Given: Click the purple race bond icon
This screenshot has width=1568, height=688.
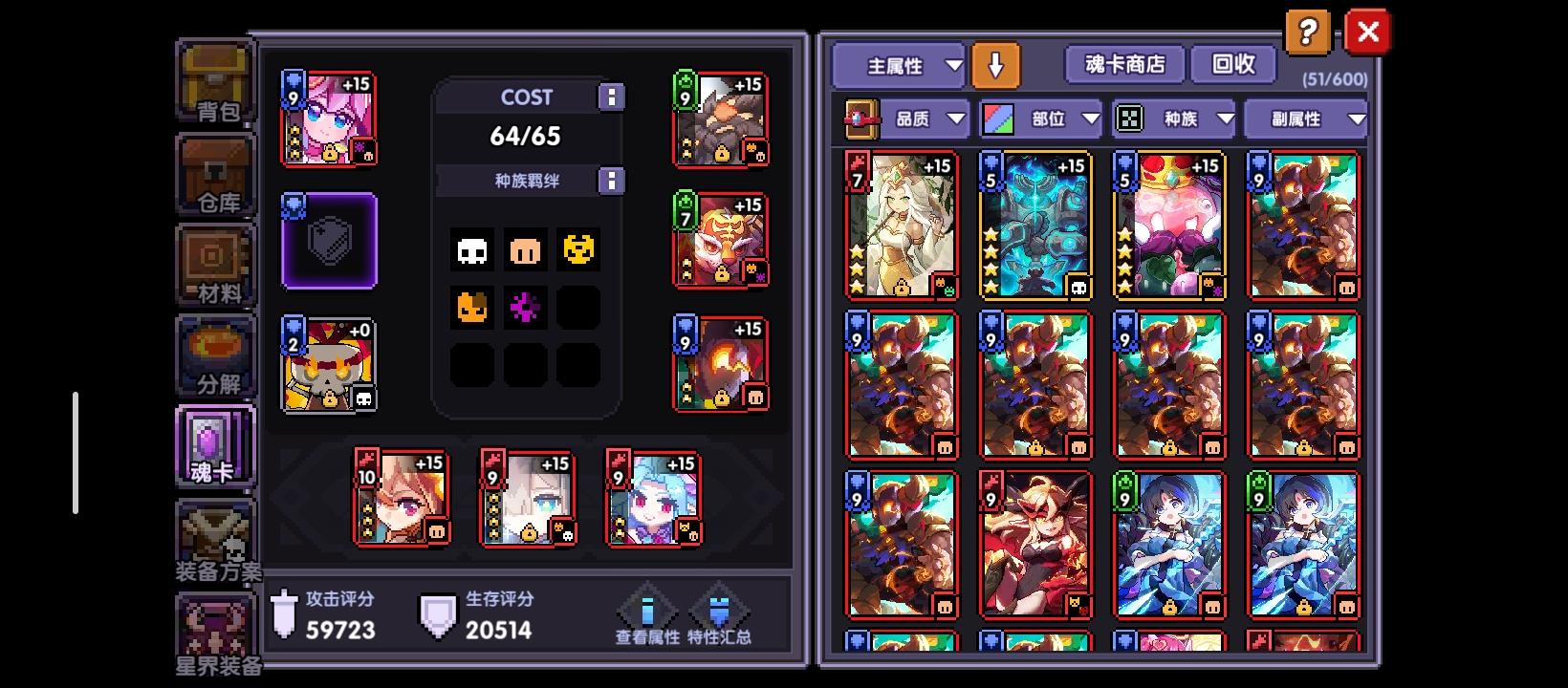Looking at the screenshot, I should [524, 308].
